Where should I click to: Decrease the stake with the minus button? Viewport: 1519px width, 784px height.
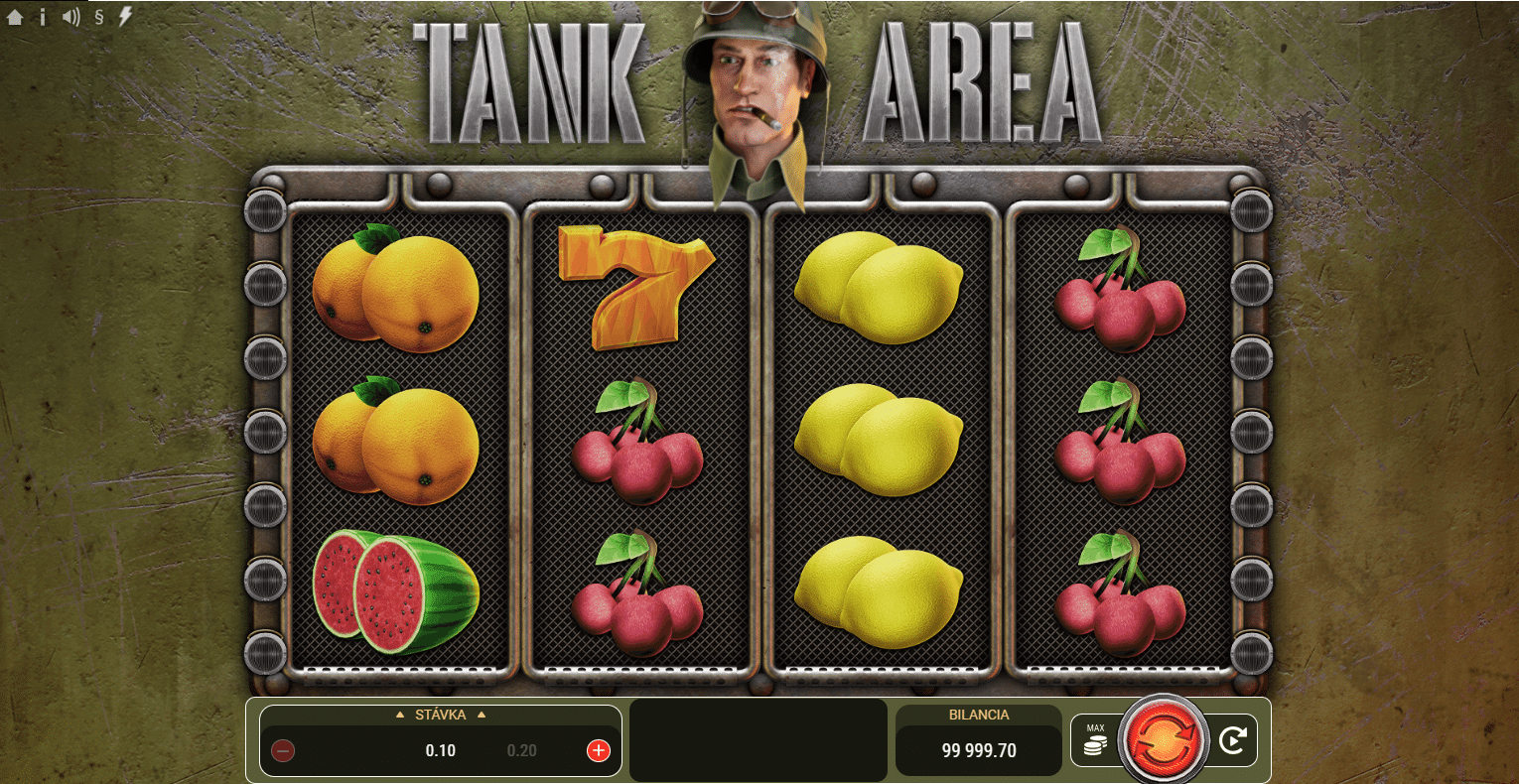point(283,750)
